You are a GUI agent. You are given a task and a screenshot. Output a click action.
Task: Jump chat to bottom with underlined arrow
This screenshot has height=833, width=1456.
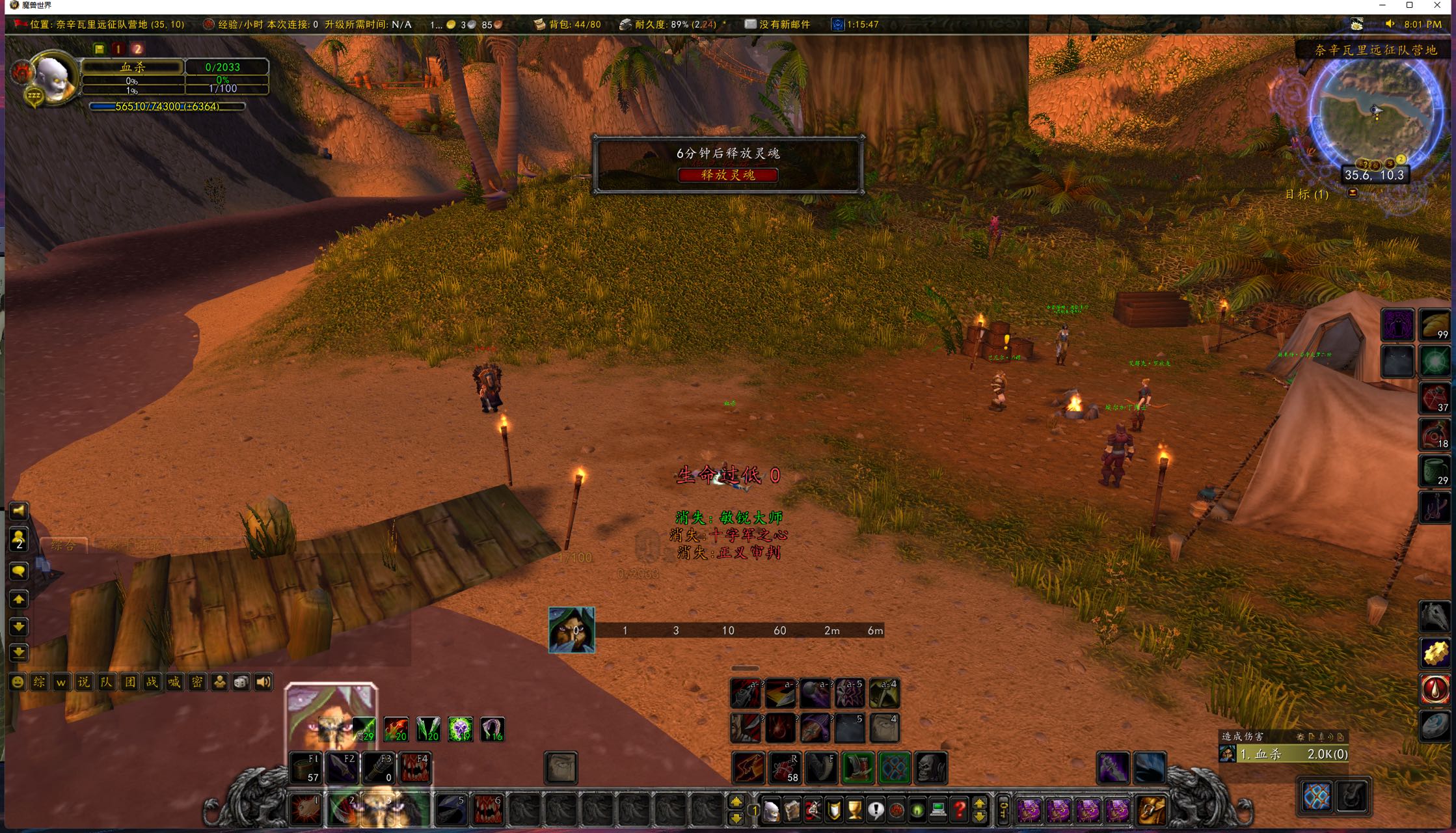click(x=19, y=652)
